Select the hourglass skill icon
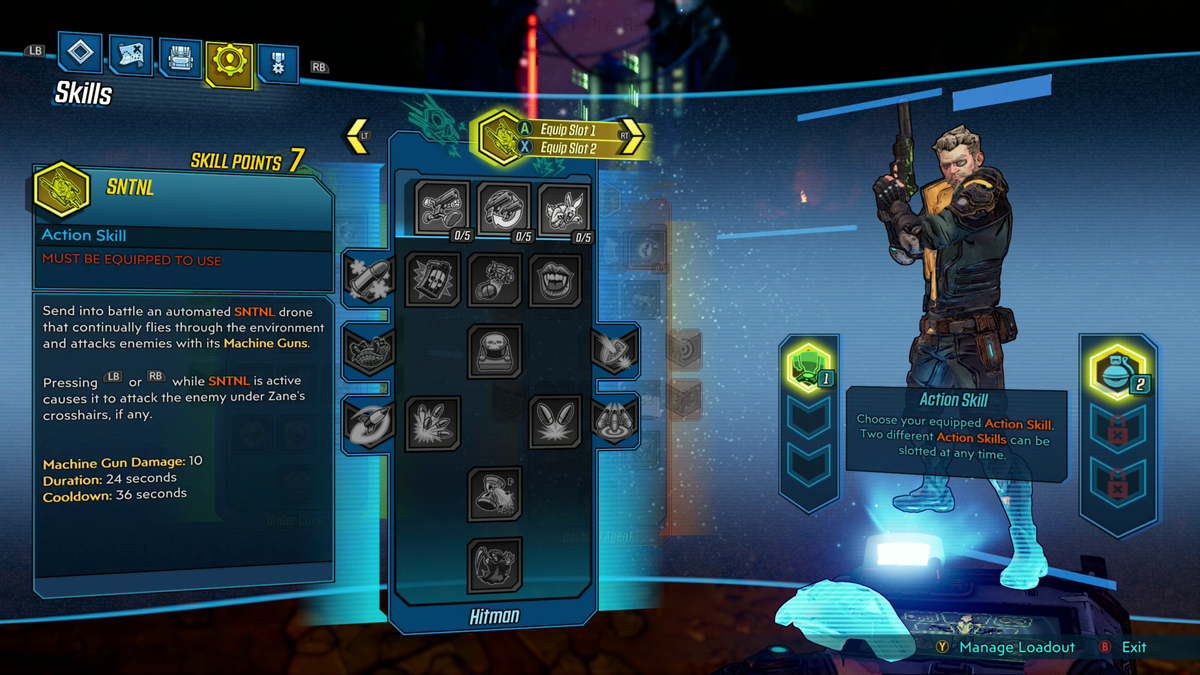The height and width of the screenshot is (675, 1200). click(494, 493)
